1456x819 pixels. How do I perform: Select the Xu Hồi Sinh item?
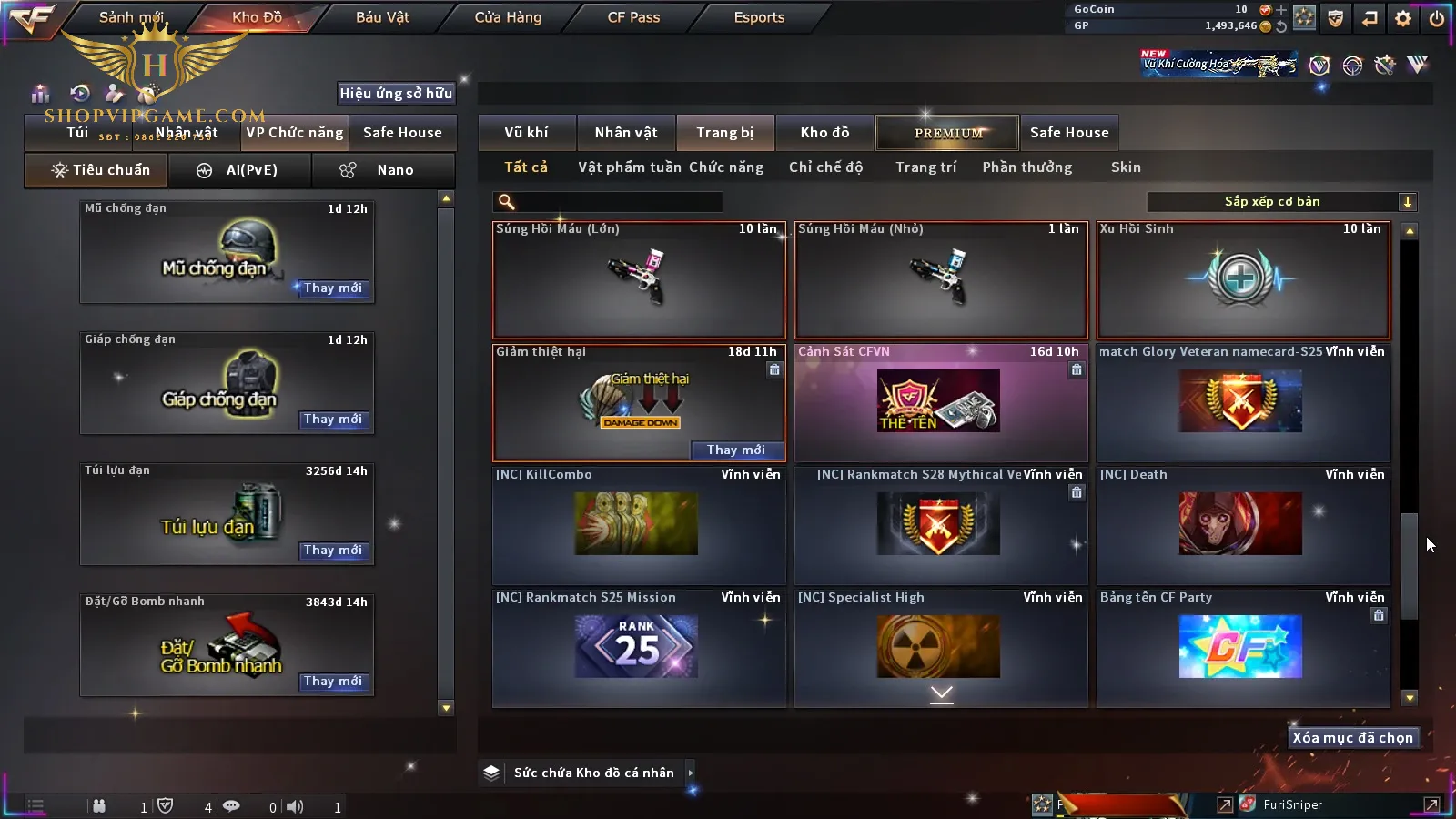(x=1243, y=280)
